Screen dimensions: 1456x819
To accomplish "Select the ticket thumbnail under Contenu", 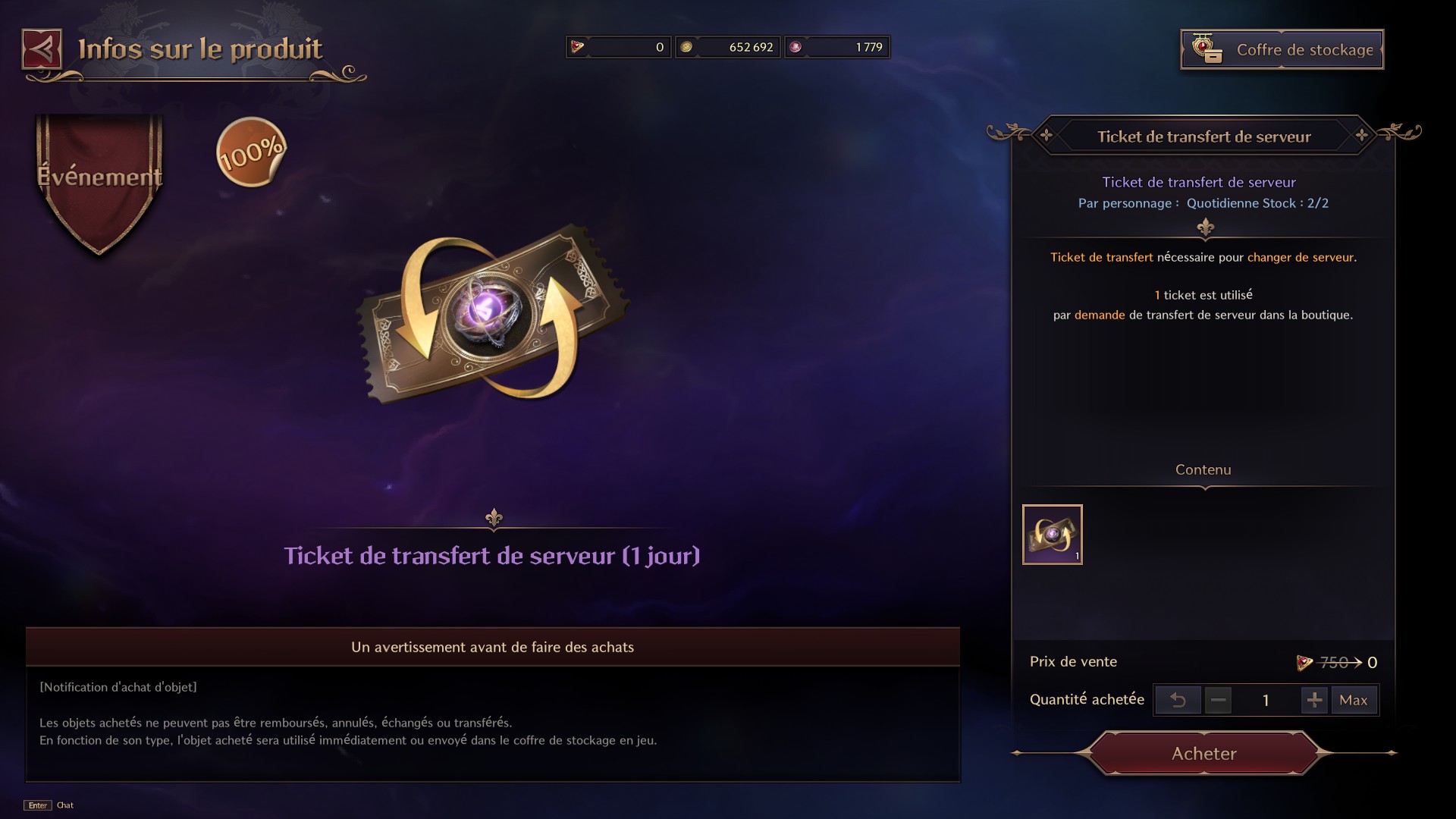I will (x=1053, y=535).
